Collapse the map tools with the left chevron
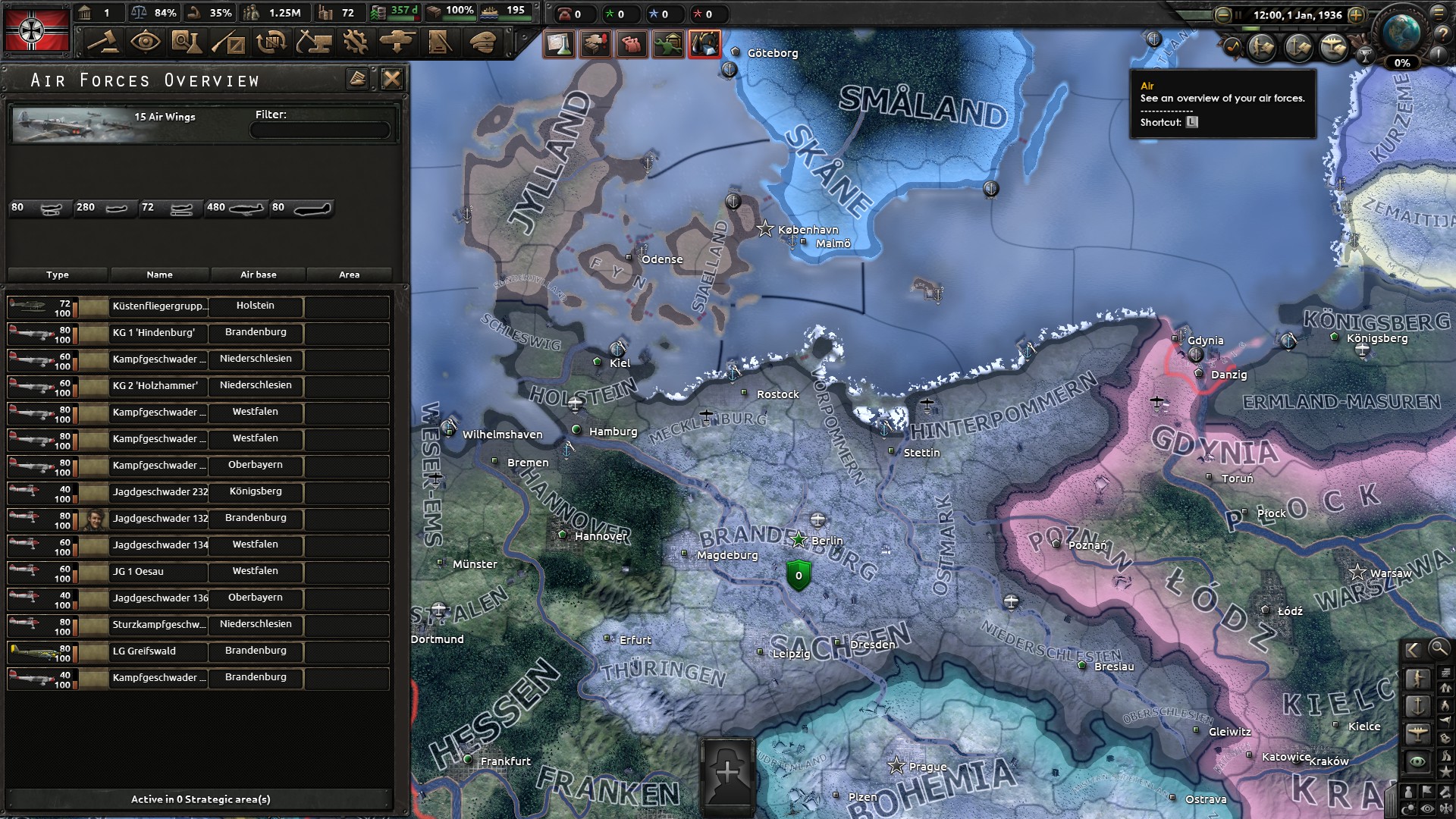 pyautogui.click(x=1412, y=650)
